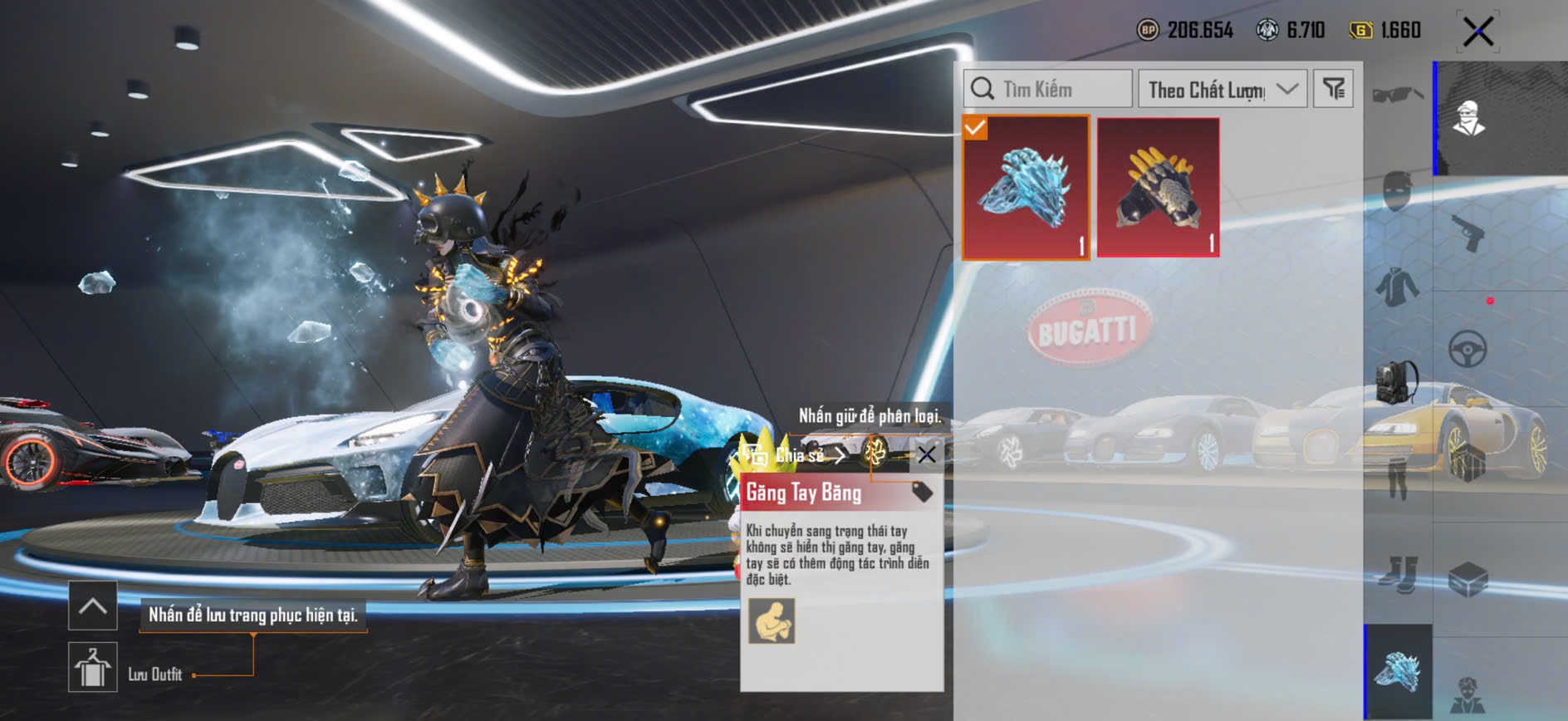
Task: Open the filter options button
Action: tap(1333, 89)
